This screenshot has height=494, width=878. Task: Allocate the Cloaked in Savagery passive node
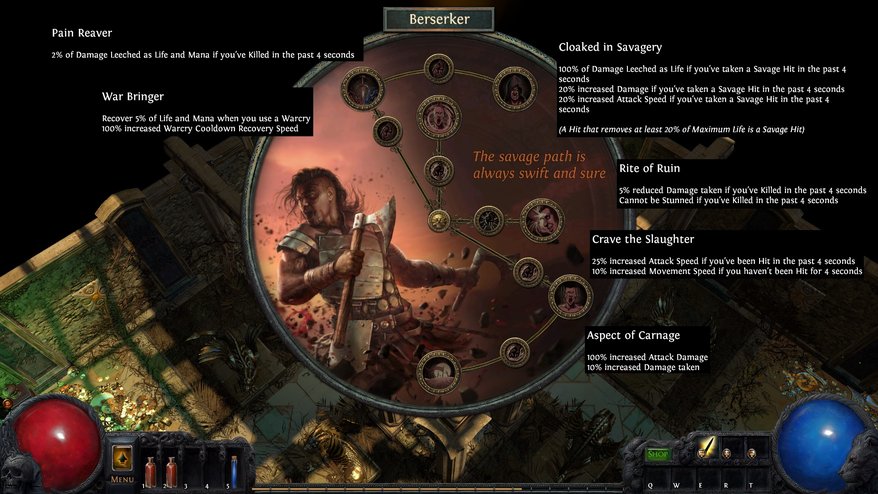[515, 87]
